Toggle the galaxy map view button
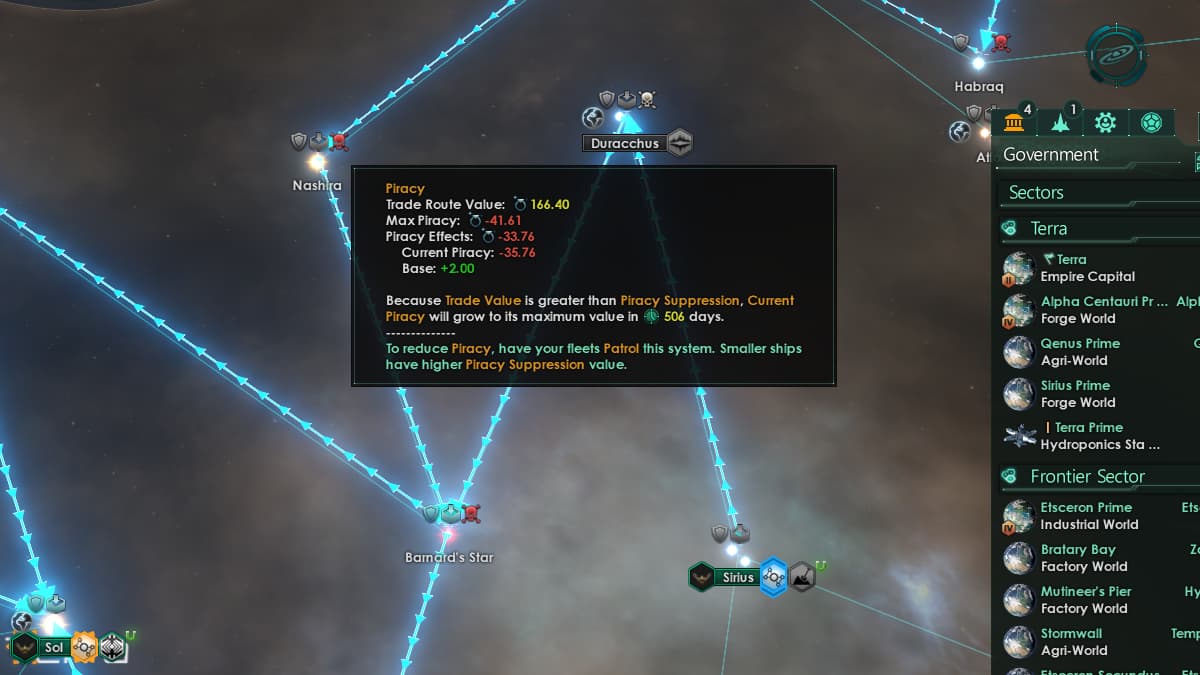 [1117, 55]
